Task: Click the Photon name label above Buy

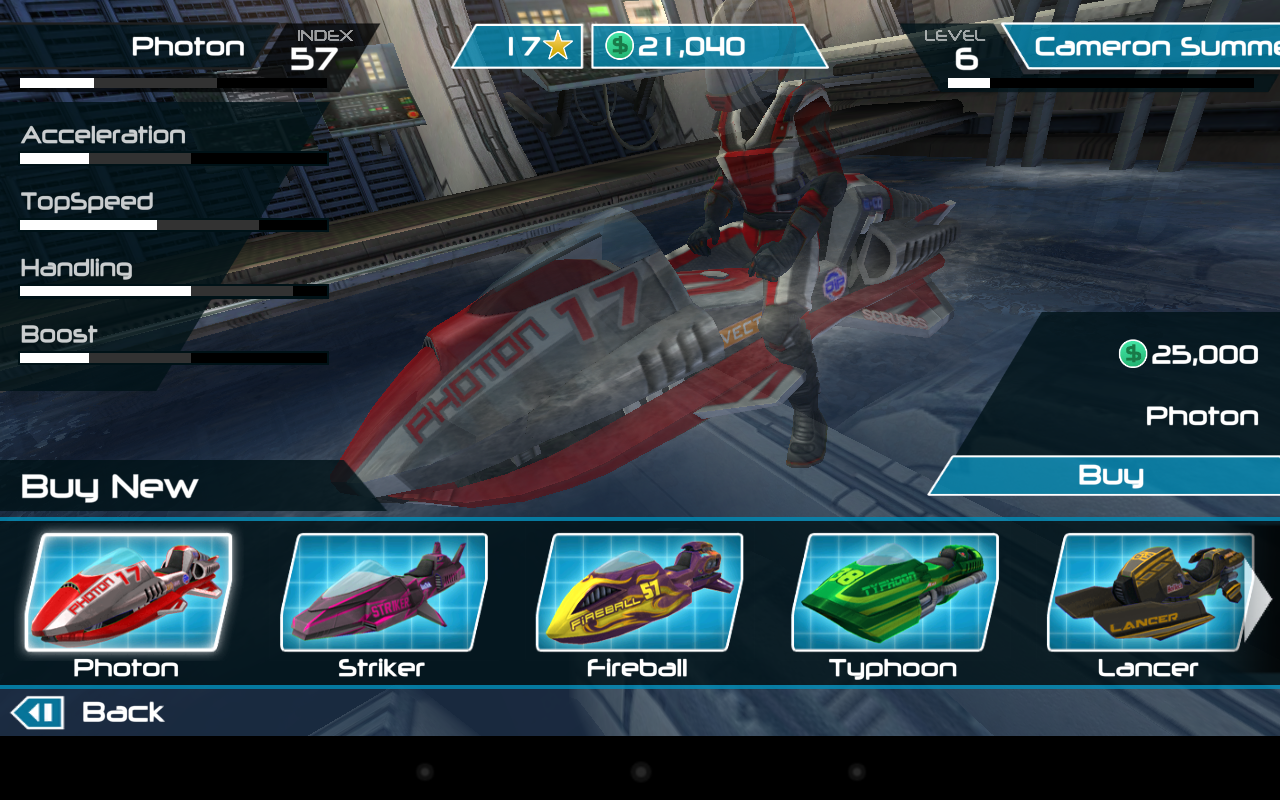Action: 1203,416
